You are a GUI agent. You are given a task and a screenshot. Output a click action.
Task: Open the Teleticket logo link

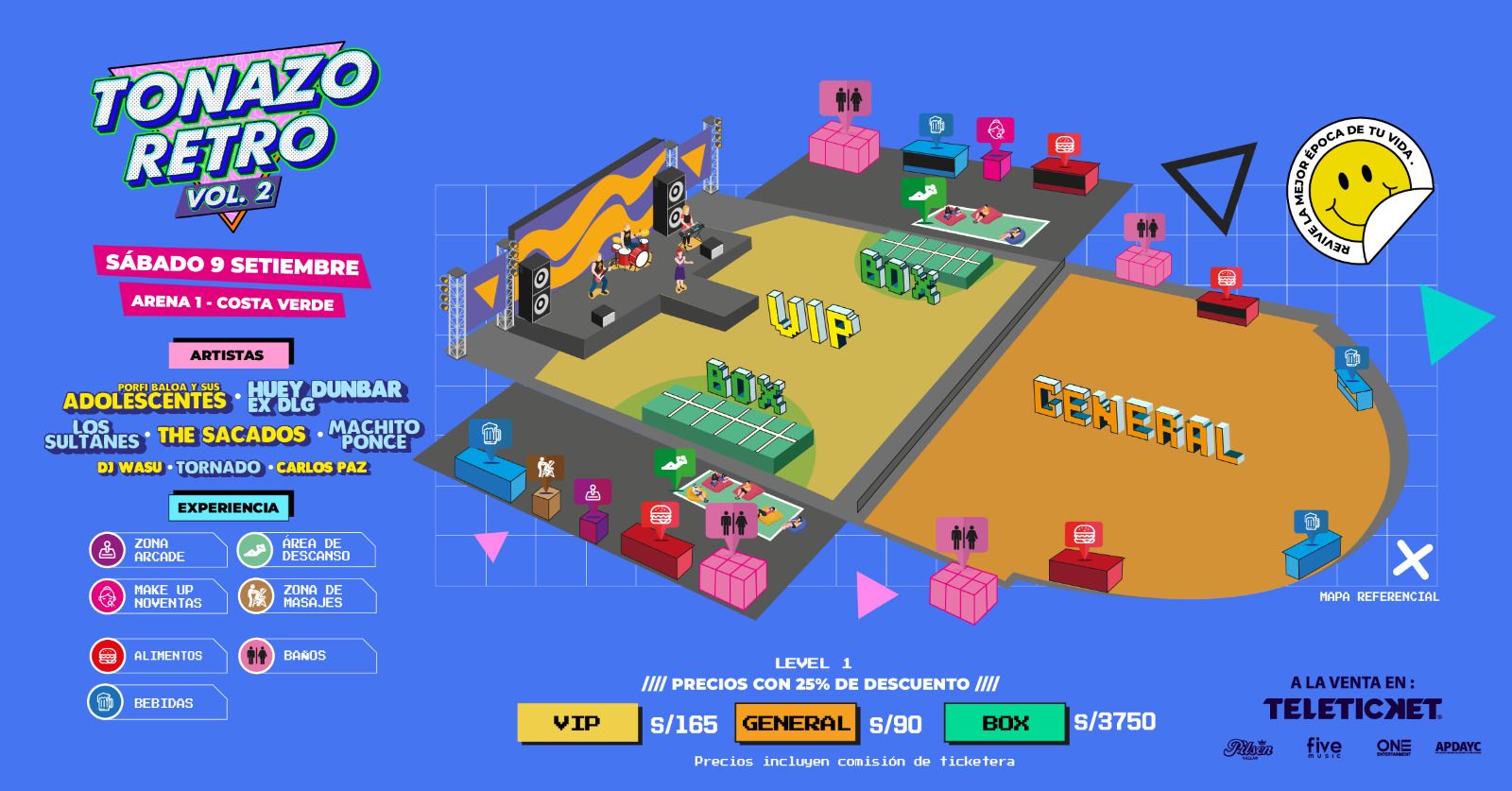click(1352, 709)
